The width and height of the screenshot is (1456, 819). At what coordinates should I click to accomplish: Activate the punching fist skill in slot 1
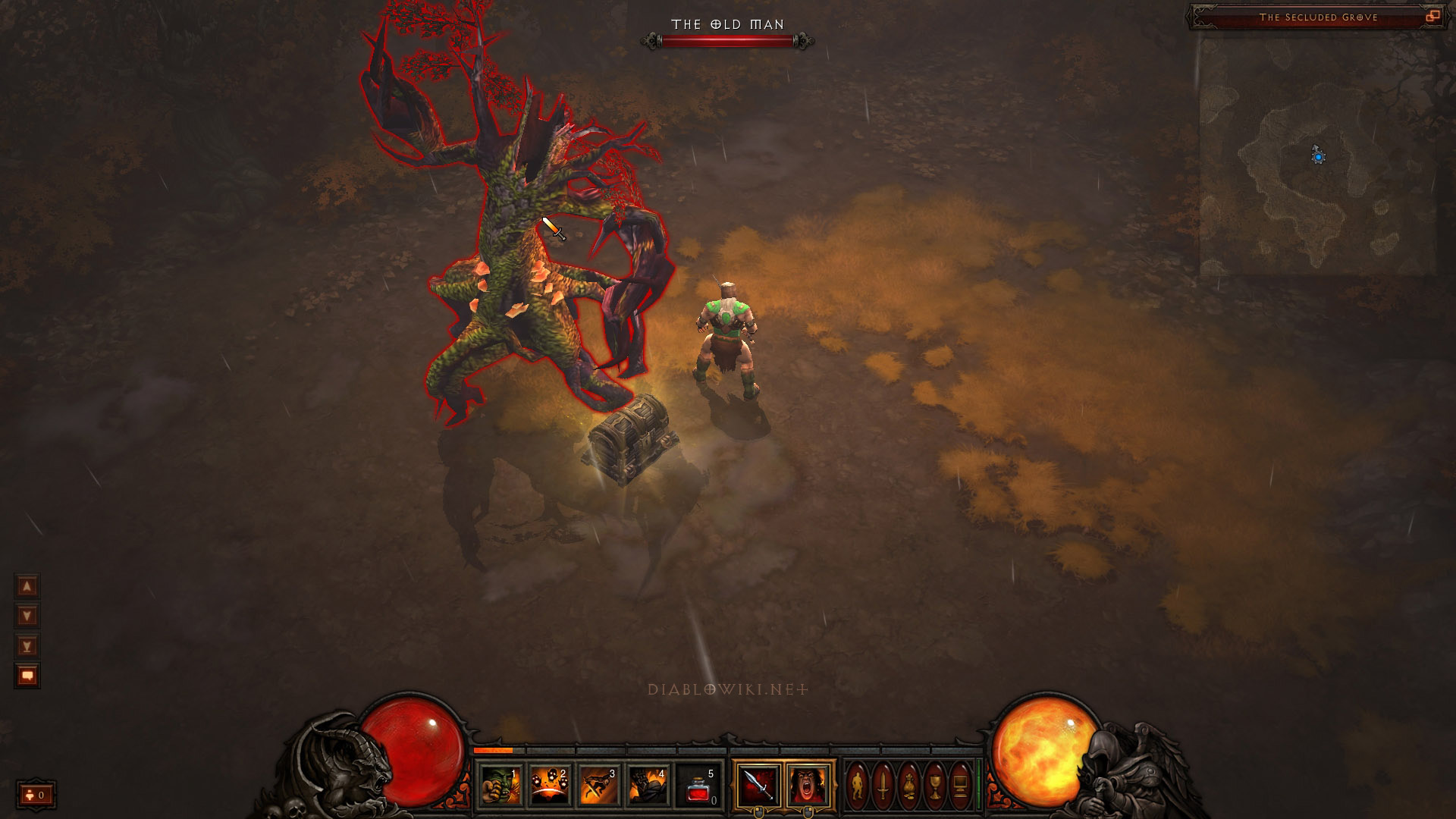500,785
